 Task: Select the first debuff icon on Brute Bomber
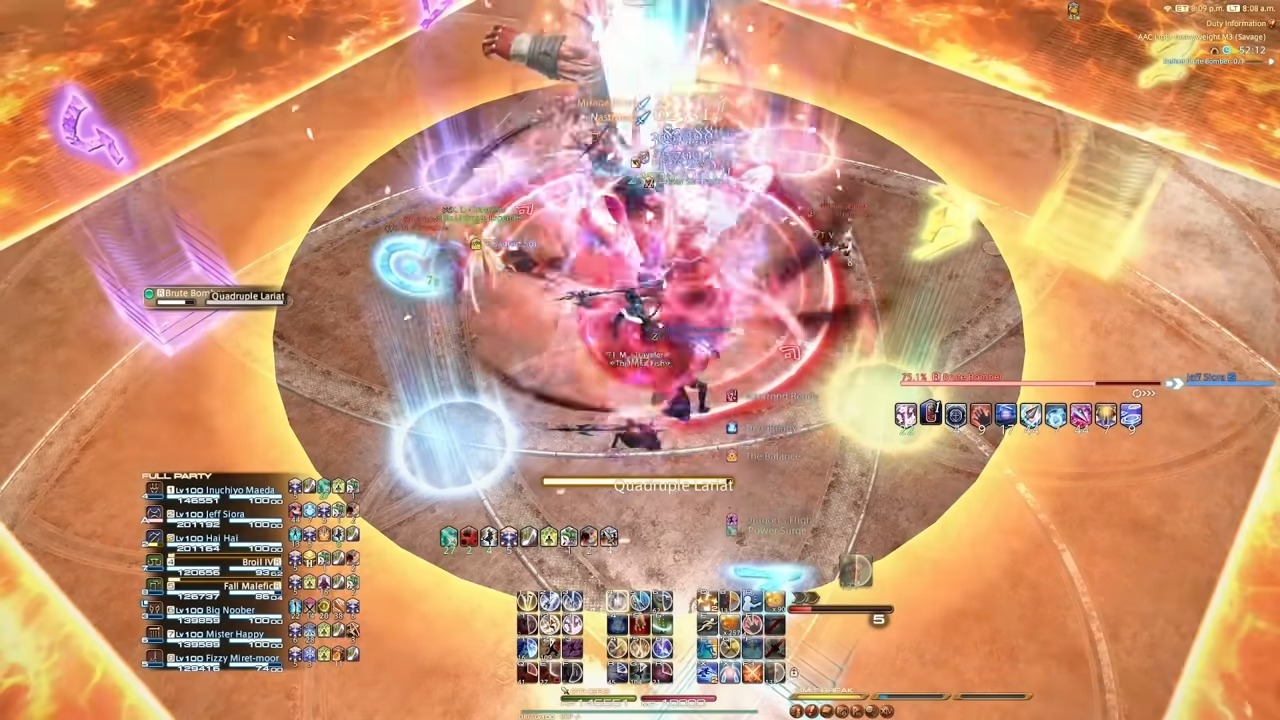pos(904,414)
